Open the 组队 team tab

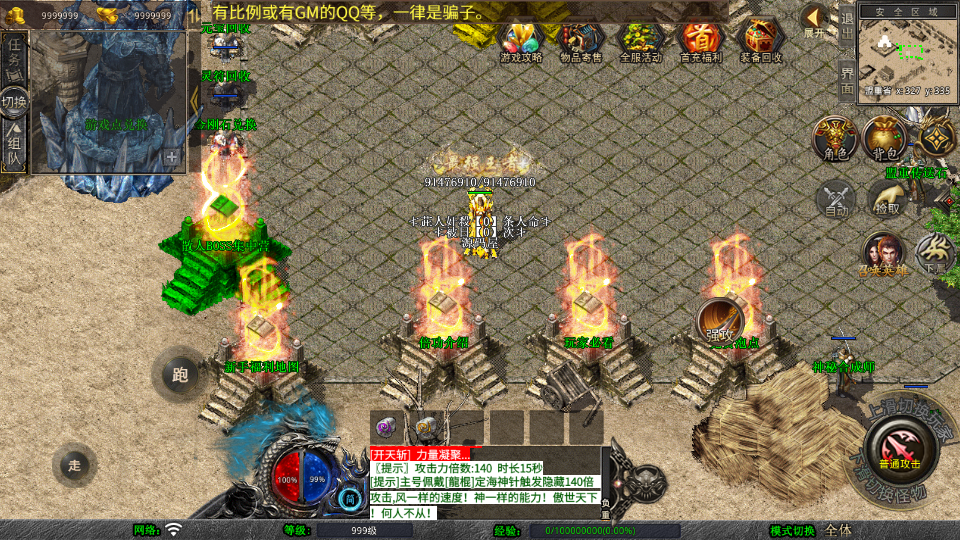pos(14,145)
